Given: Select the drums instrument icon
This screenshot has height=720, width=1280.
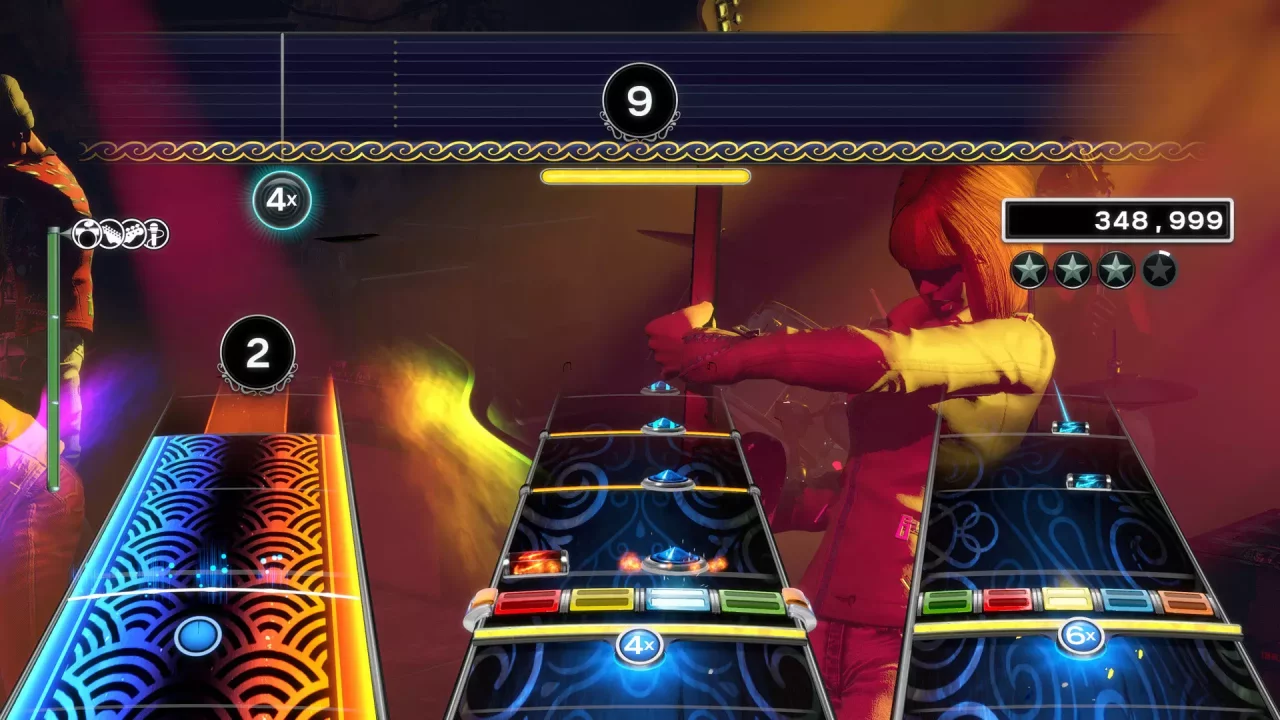Looking at the screenshot, I should (86, 233).
